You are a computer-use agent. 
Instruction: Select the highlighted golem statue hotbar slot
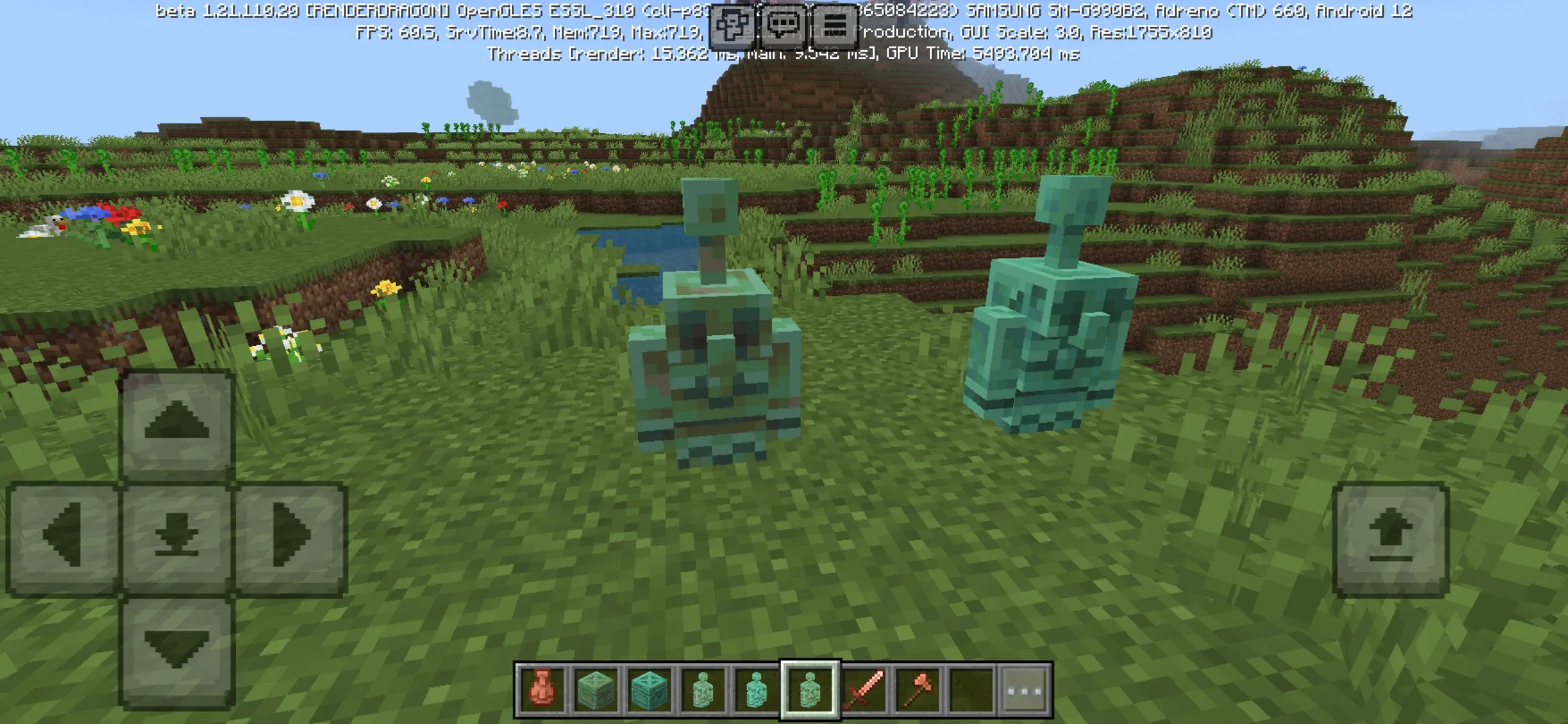[x=810, y=690]
